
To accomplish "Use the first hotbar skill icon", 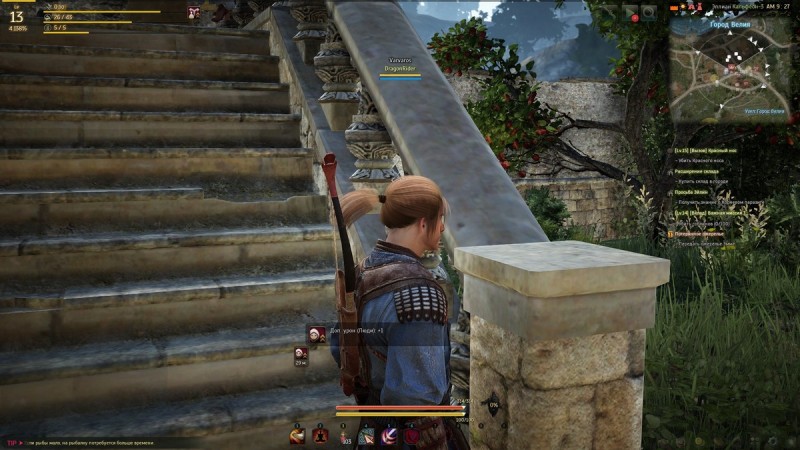I will point(297,434).
